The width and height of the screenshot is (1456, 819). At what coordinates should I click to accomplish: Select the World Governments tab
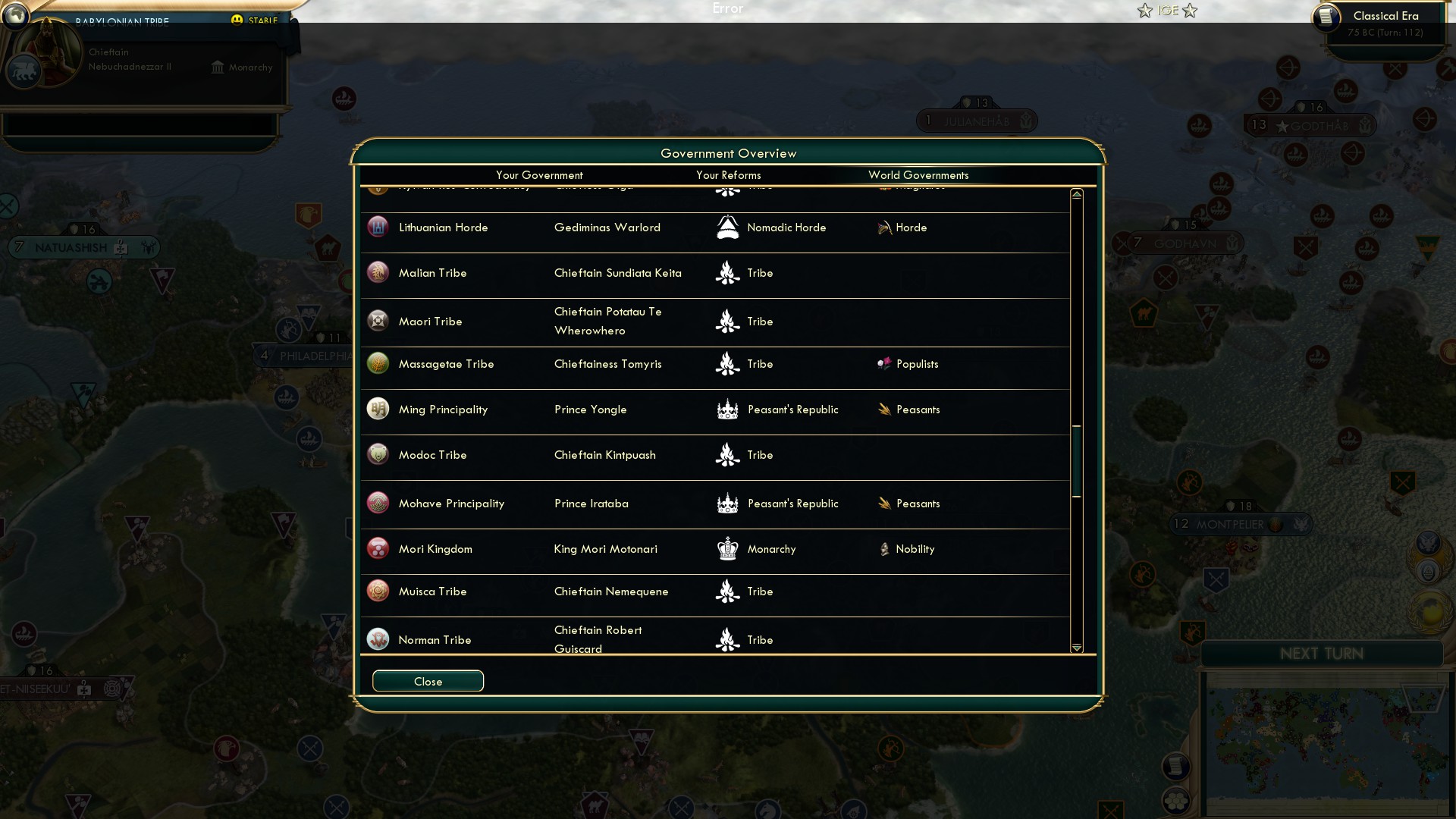coord(918,175)
